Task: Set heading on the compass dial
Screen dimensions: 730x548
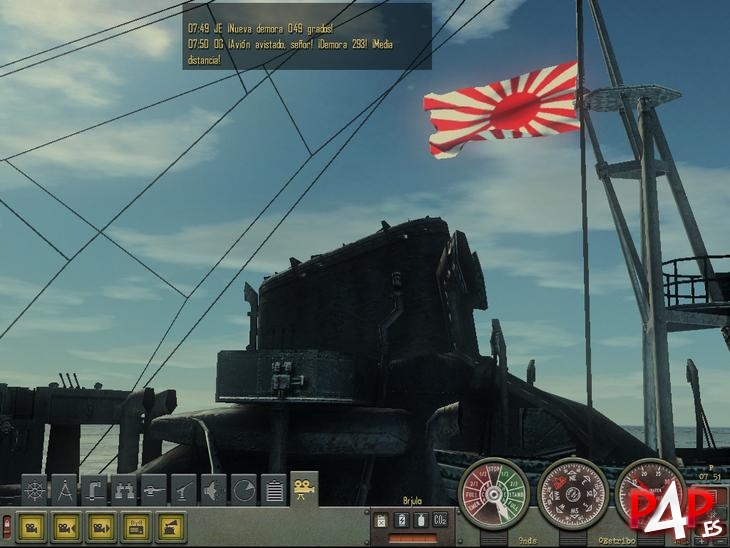Action: click(x=572, y=492)
